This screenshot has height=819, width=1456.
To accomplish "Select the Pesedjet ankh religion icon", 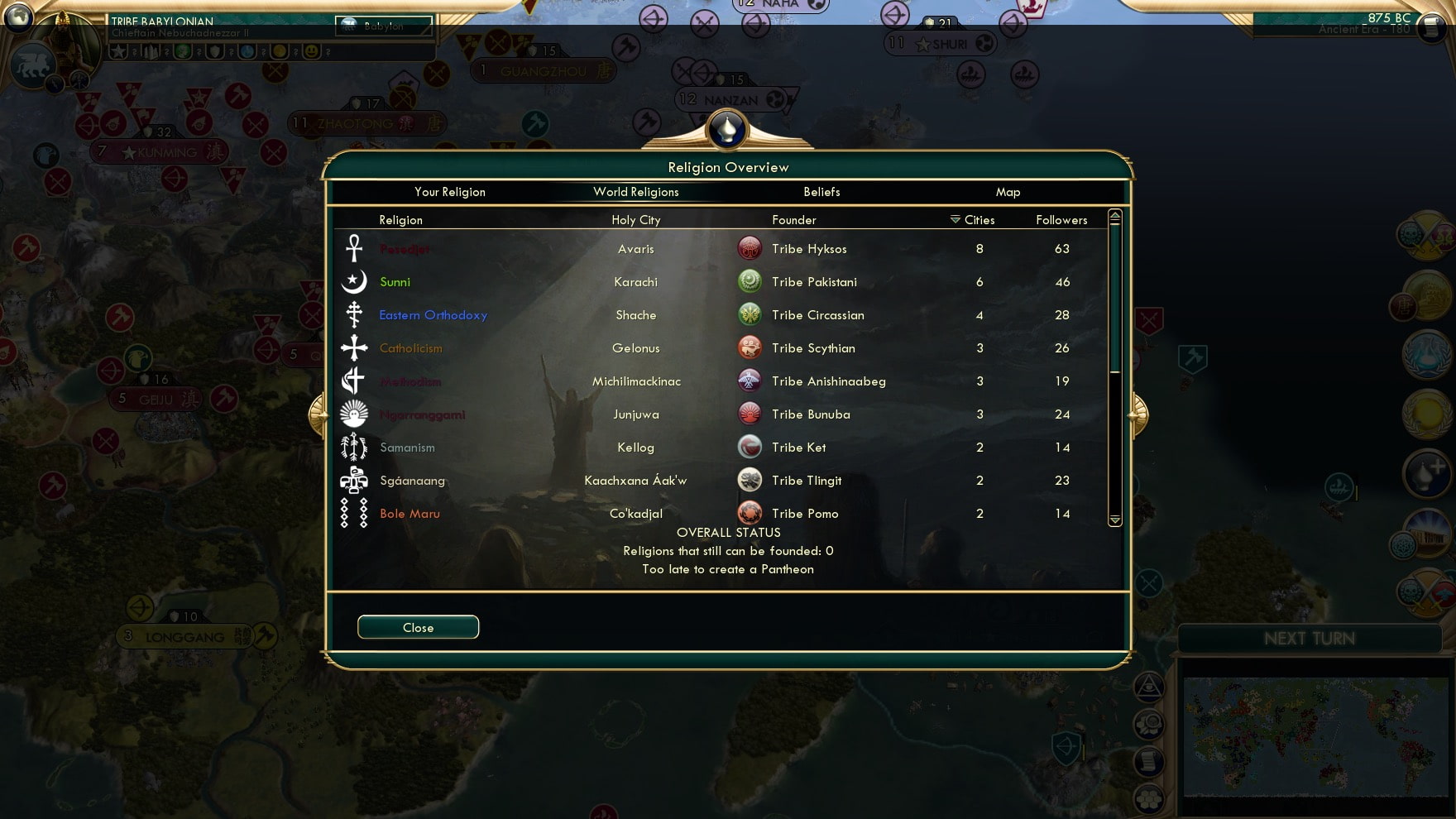I will tap(353, 248).
